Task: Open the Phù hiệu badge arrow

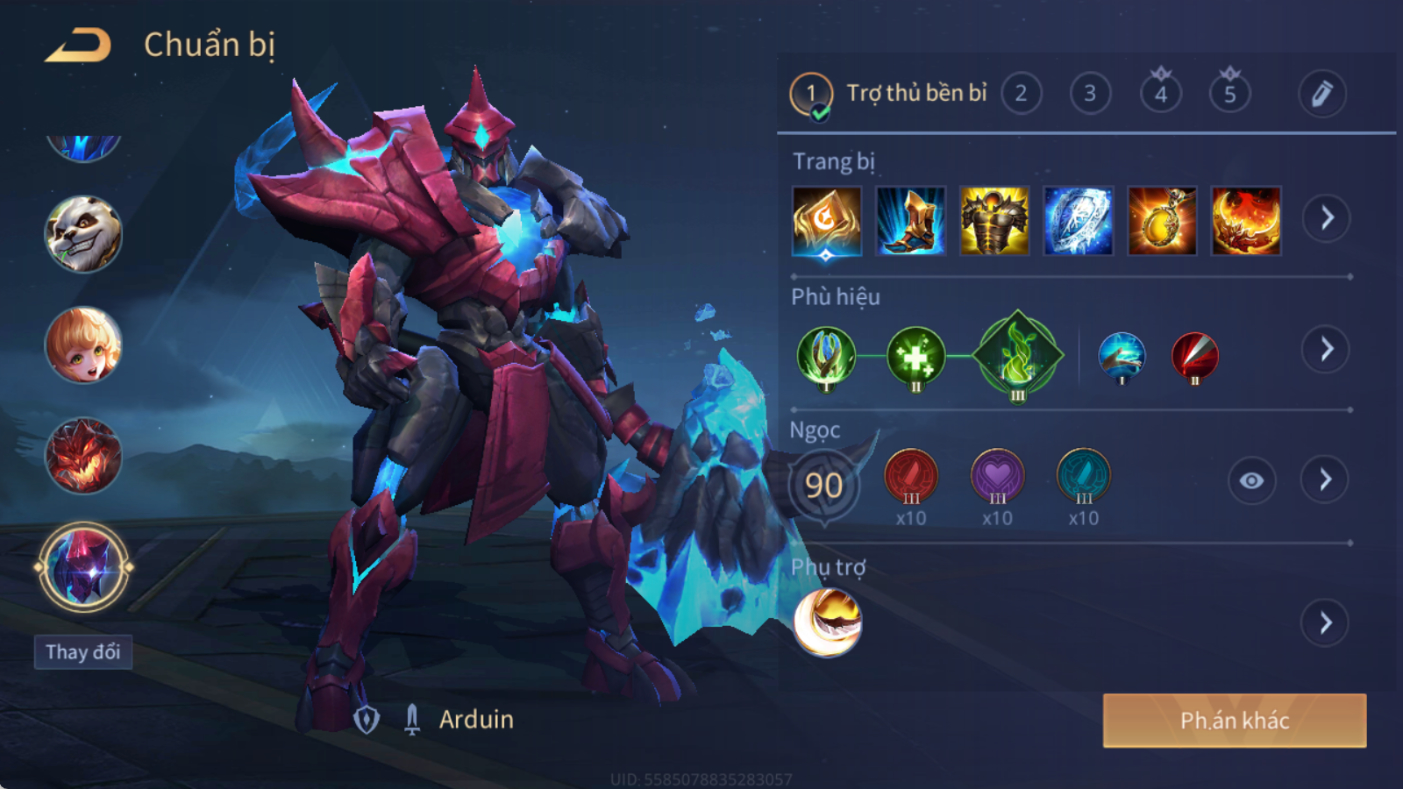Action: (x=1326, y=349)
